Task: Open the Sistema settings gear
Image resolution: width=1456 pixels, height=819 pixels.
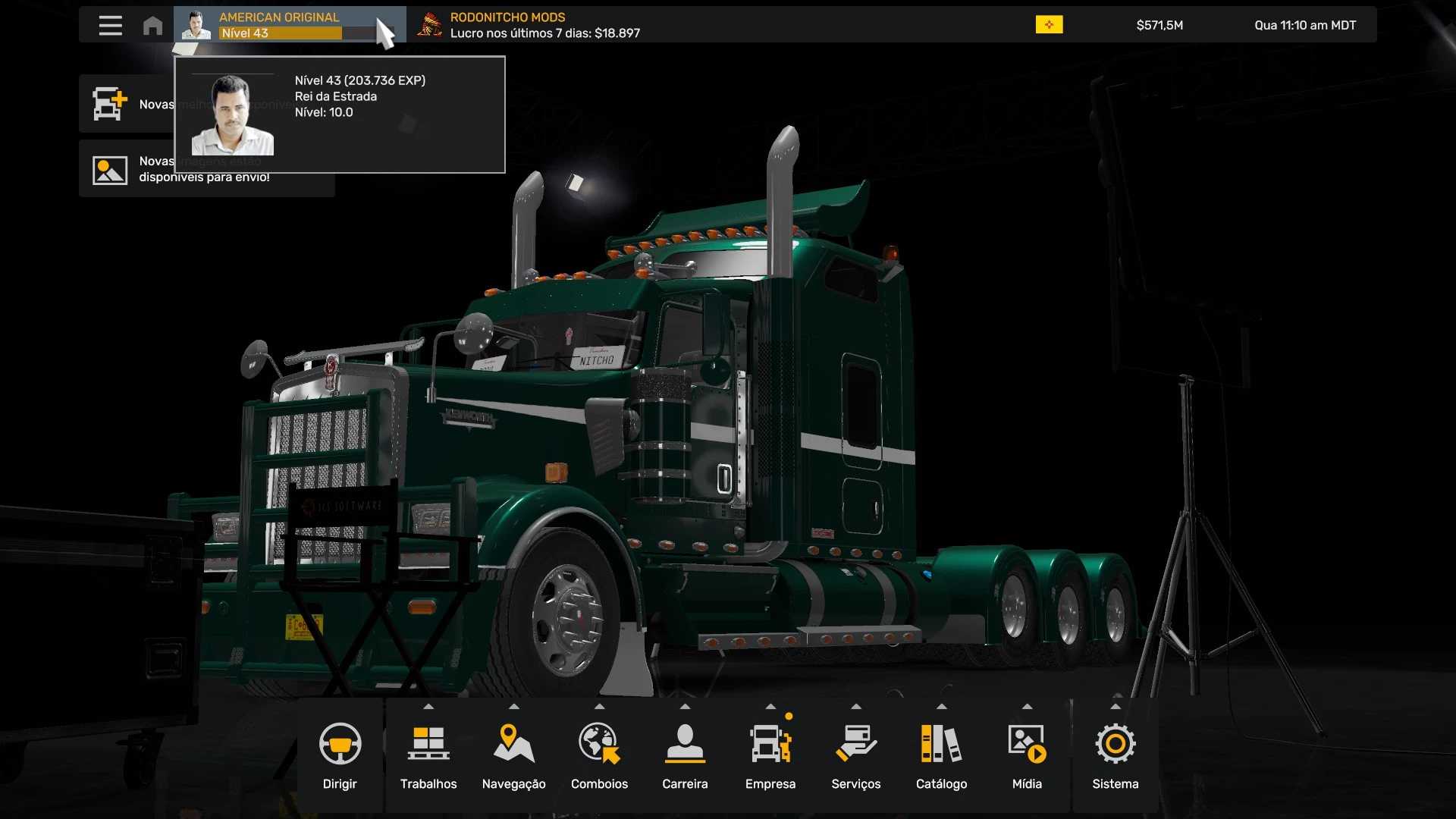Action: tap(1115, 756)
